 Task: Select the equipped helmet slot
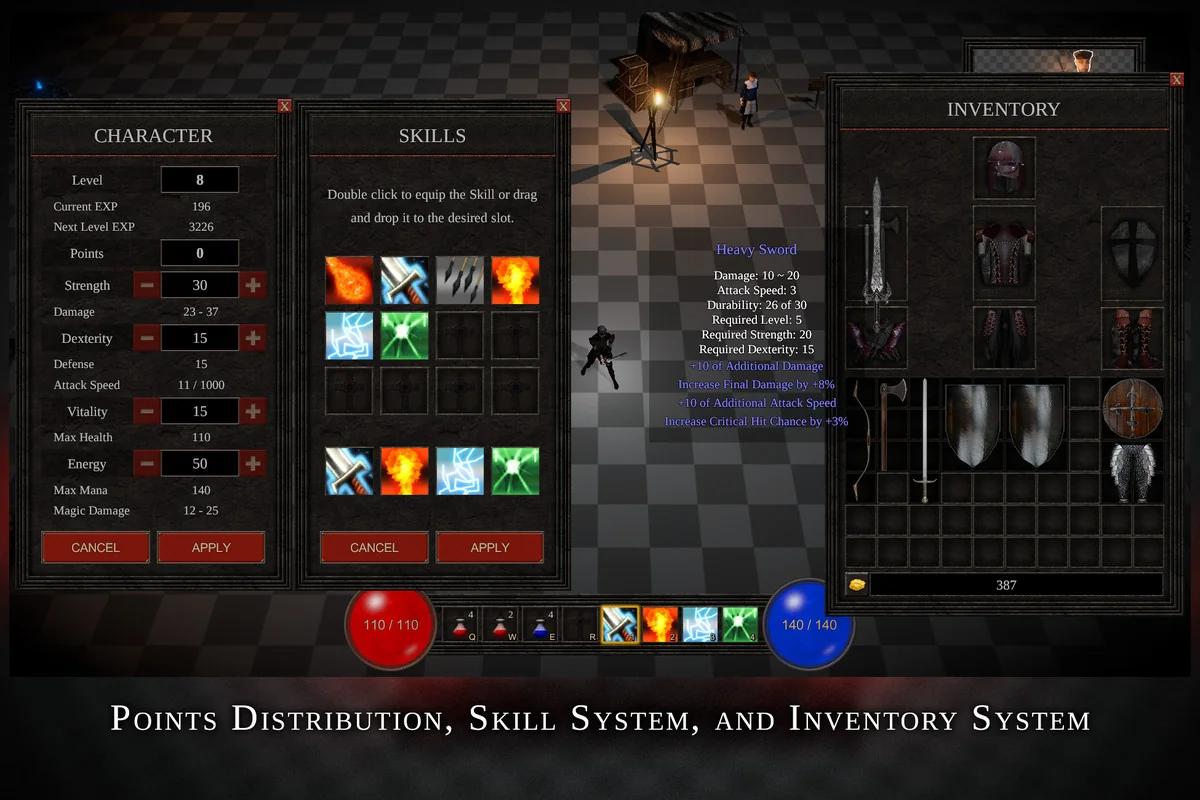[x=1004, y=168]
